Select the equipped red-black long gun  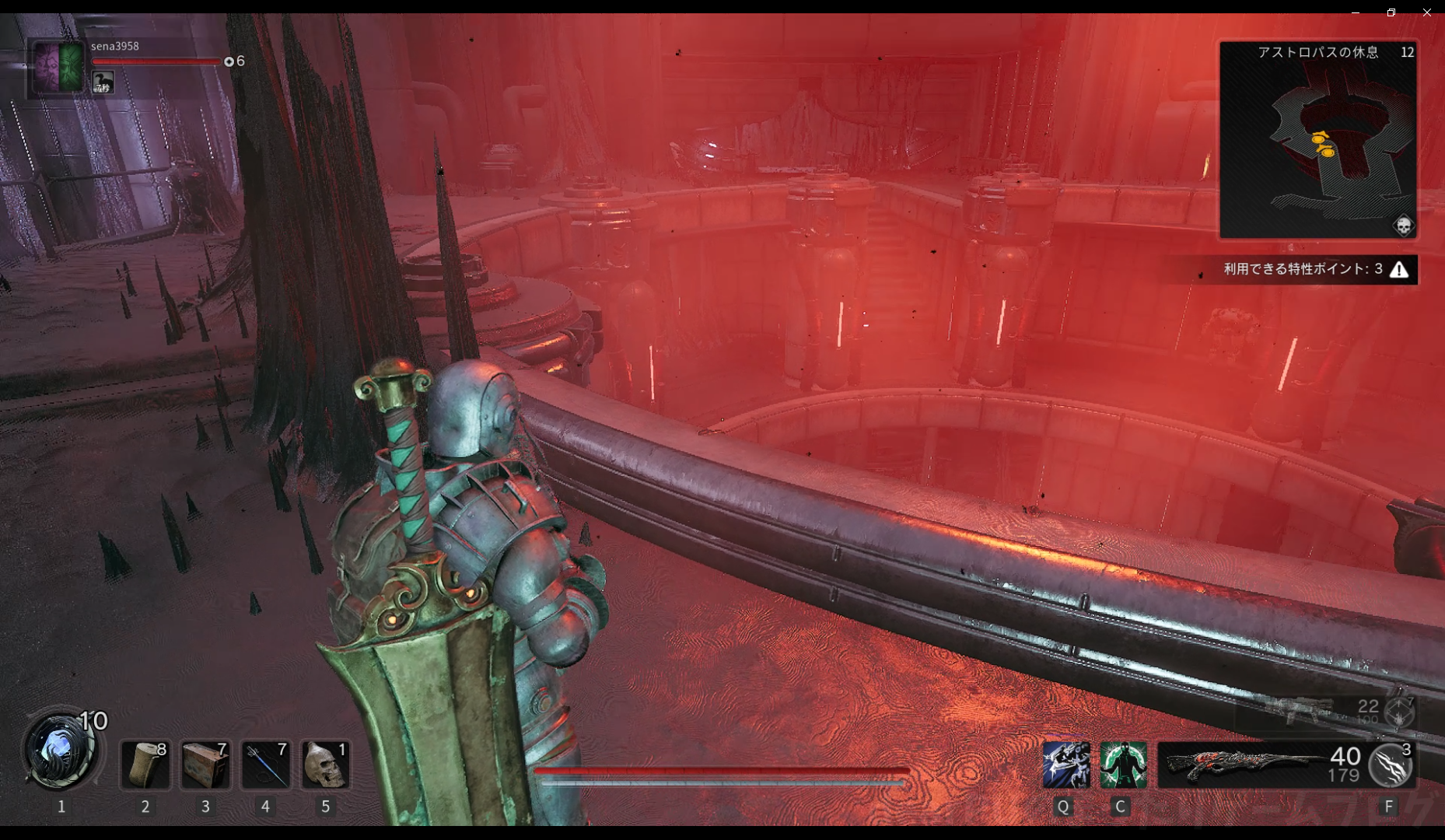point(1243,765)
